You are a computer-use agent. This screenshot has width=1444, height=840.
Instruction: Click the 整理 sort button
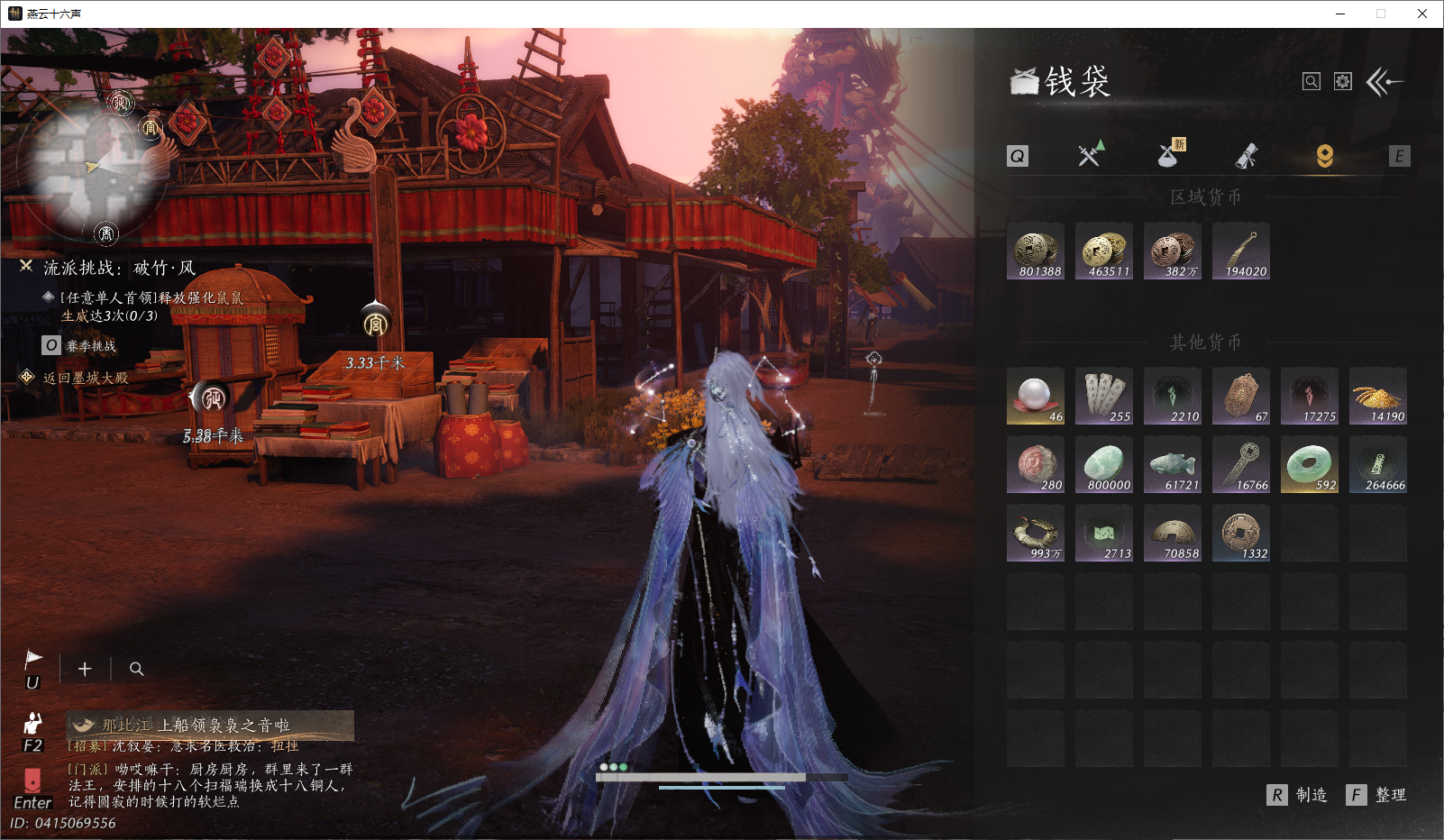(x=1376, y=795)
